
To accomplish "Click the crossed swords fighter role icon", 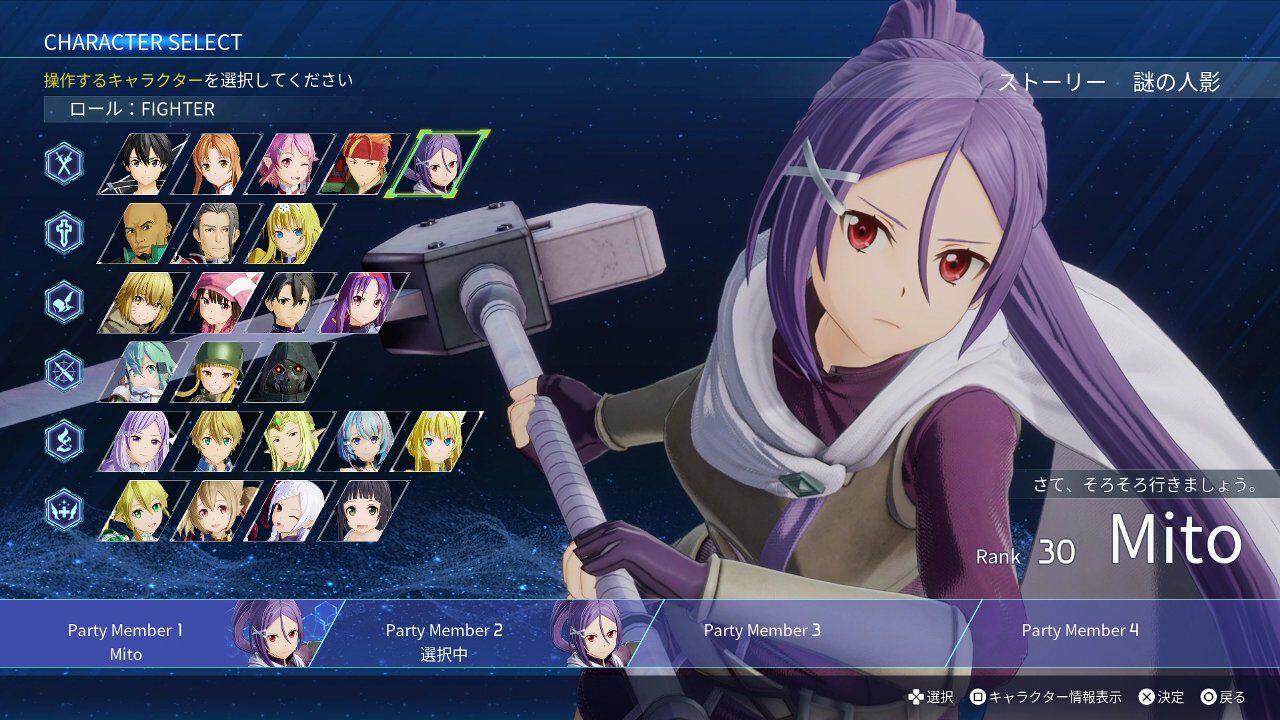I will [x=64, y=164].
